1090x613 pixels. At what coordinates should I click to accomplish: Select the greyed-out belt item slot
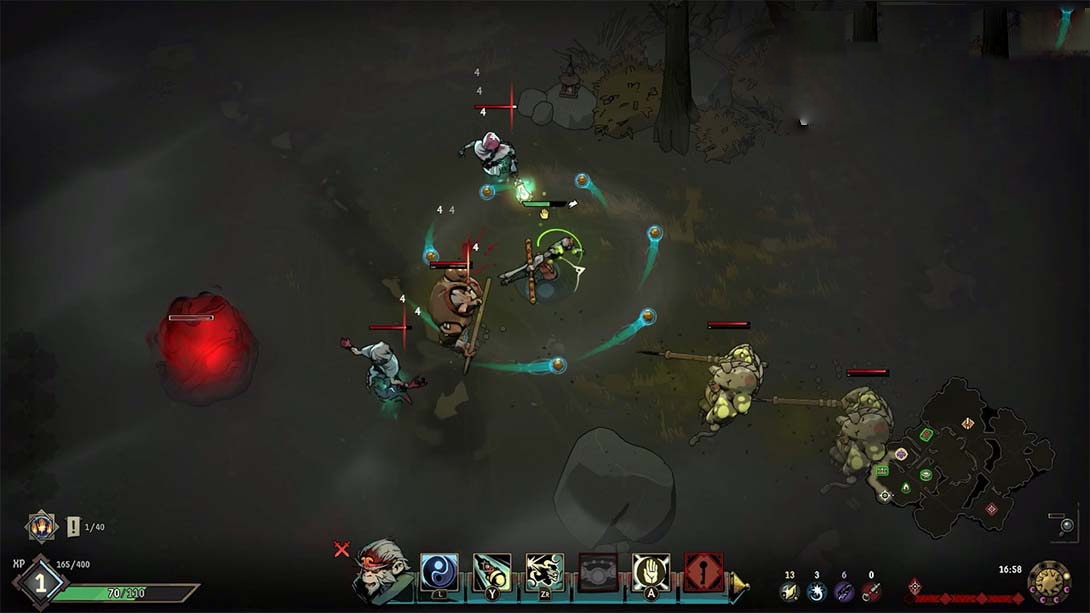tap(598, 572)
